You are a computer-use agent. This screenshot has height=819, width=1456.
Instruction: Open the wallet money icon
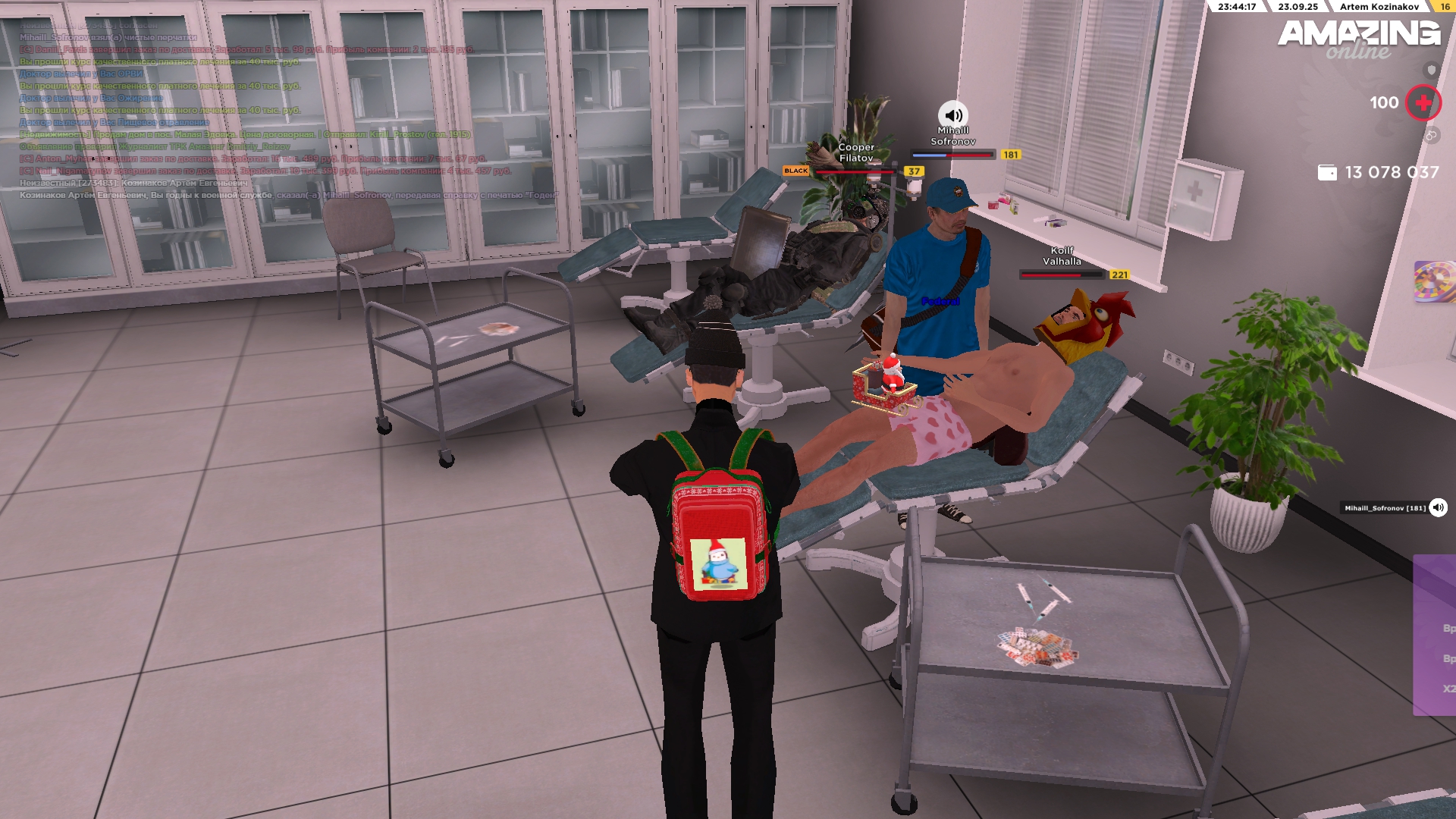tap(1327, 173)
